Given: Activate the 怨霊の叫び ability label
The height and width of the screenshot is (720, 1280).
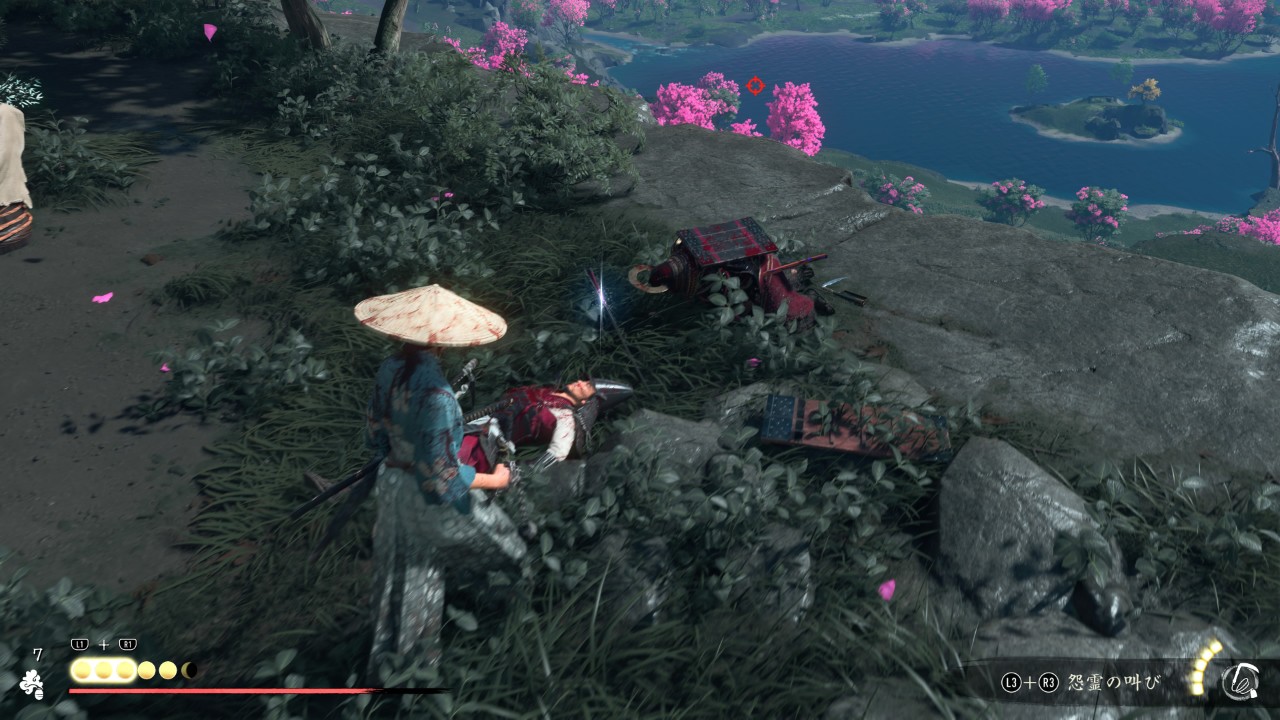Looking at the screenshot, I should (1113, 683).
